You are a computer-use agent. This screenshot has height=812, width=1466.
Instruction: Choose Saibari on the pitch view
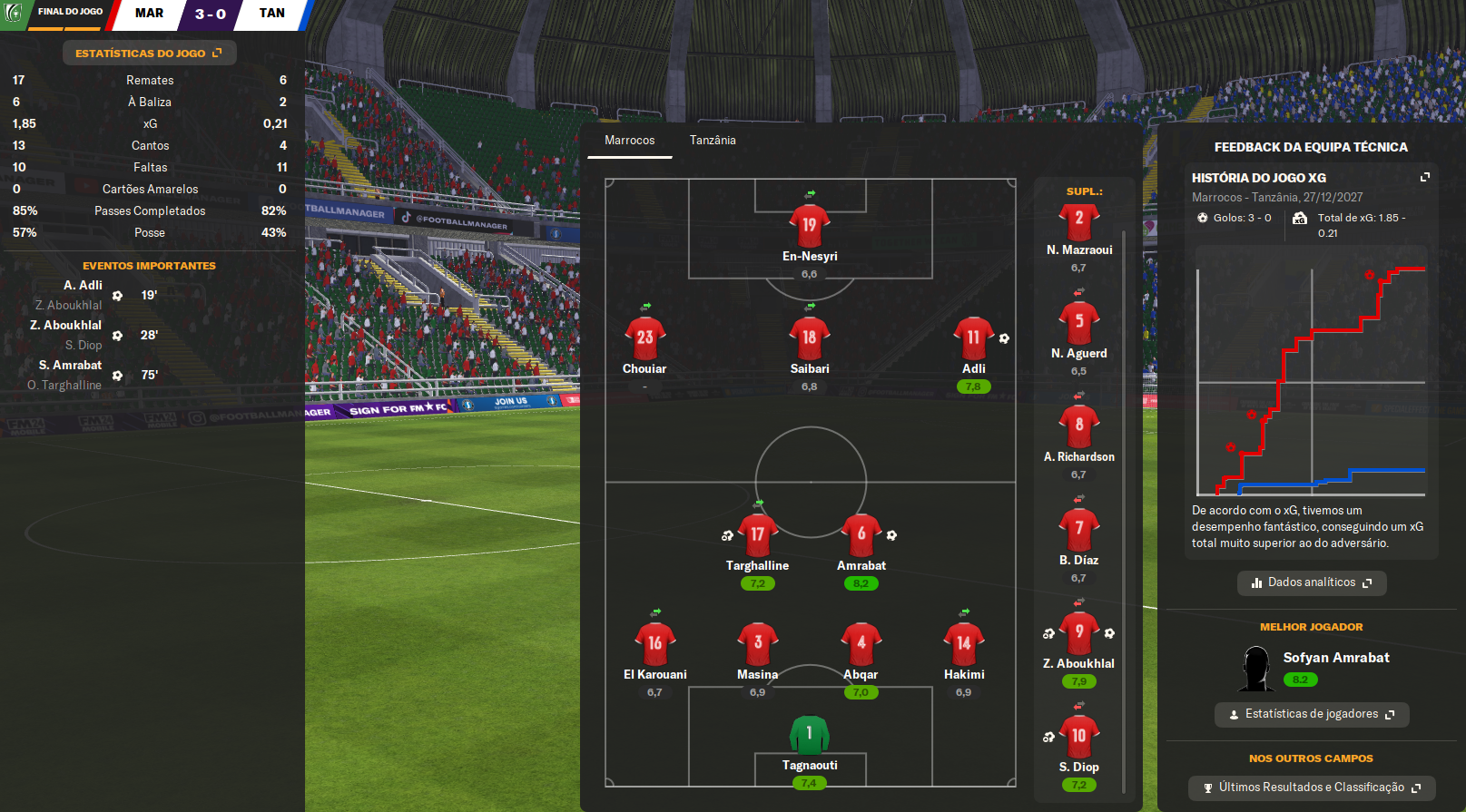[809, 338]
